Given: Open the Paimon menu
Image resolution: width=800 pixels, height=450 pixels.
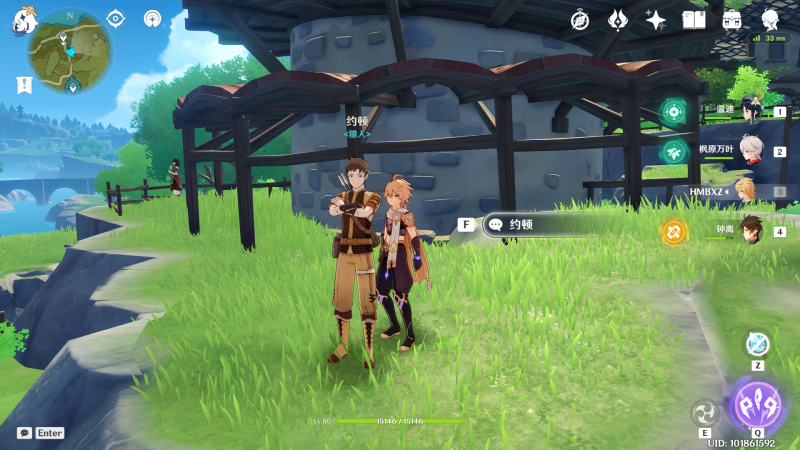Looking at the screenshot, I should (25, 20).
